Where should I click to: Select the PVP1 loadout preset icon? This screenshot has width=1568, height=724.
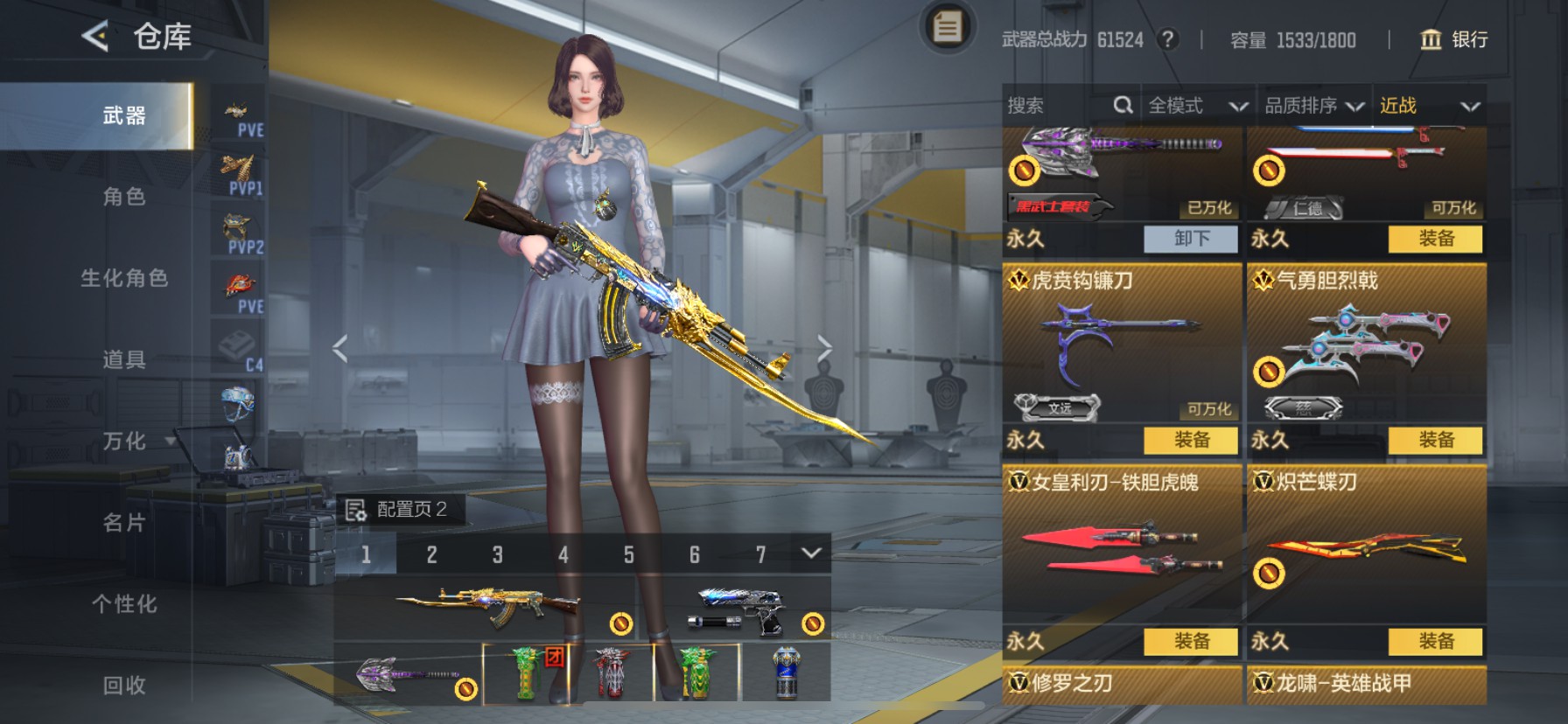239,171
